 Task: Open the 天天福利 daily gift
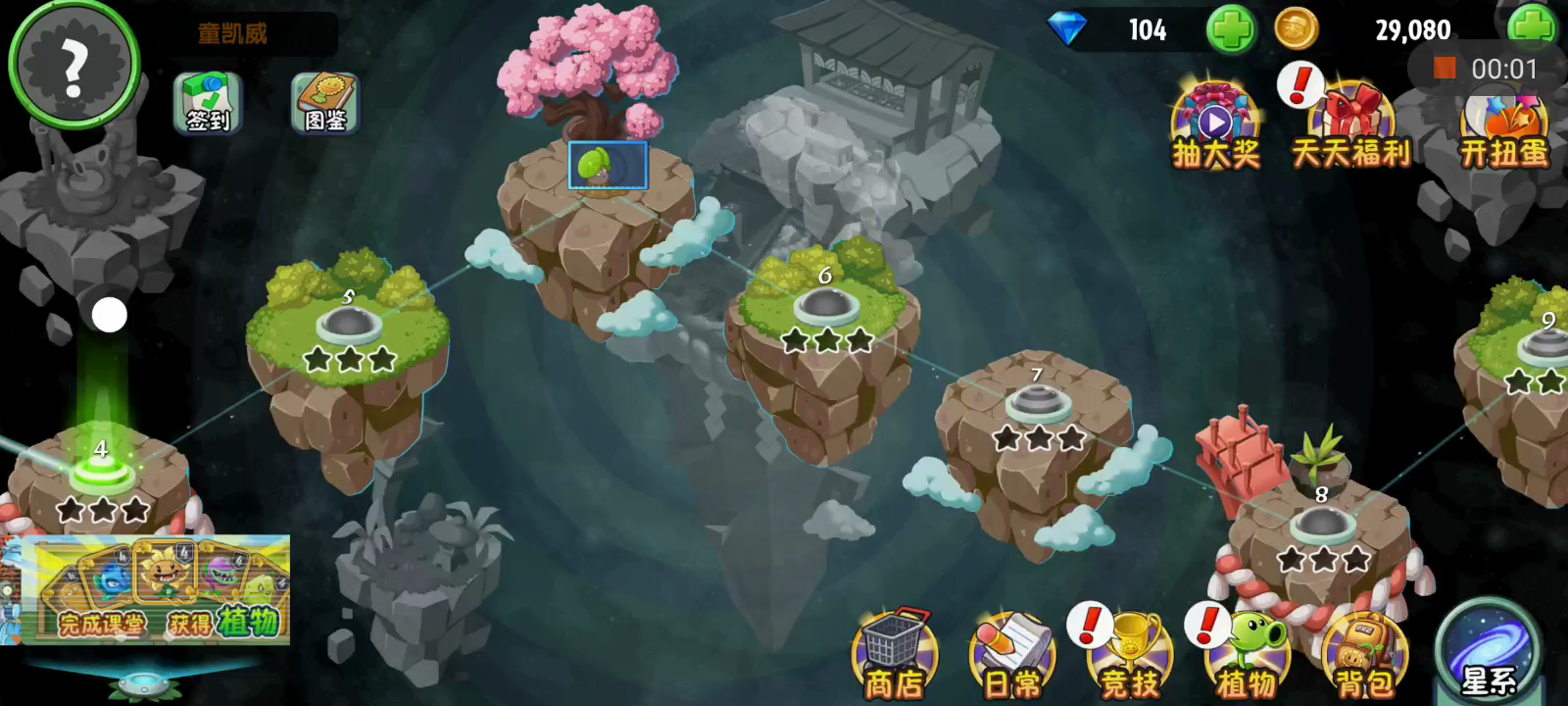pos(1350,127)
